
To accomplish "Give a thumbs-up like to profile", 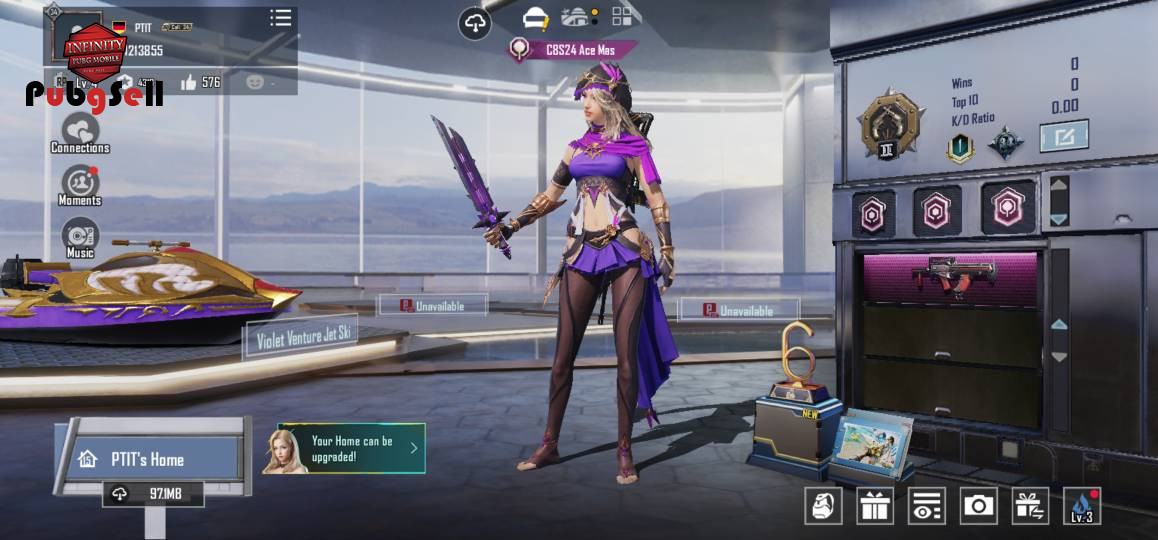I will (189, 82).
